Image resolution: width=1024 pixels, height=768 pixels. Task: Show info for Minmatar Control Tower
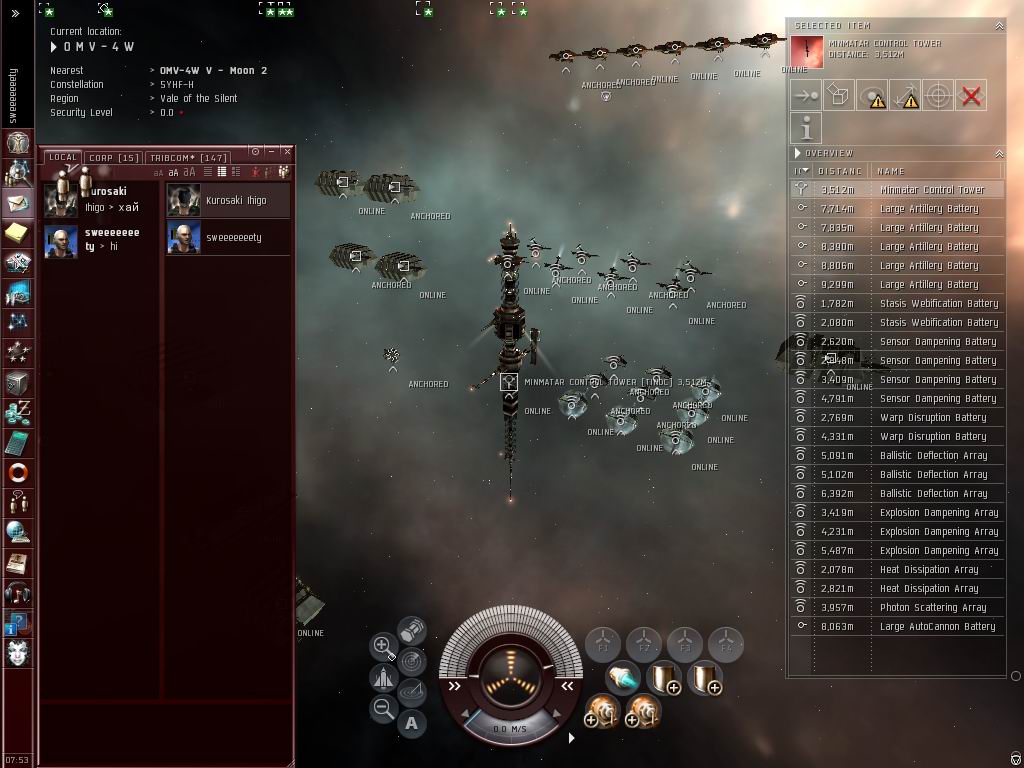pyautogui.click(x=806, y=128)
